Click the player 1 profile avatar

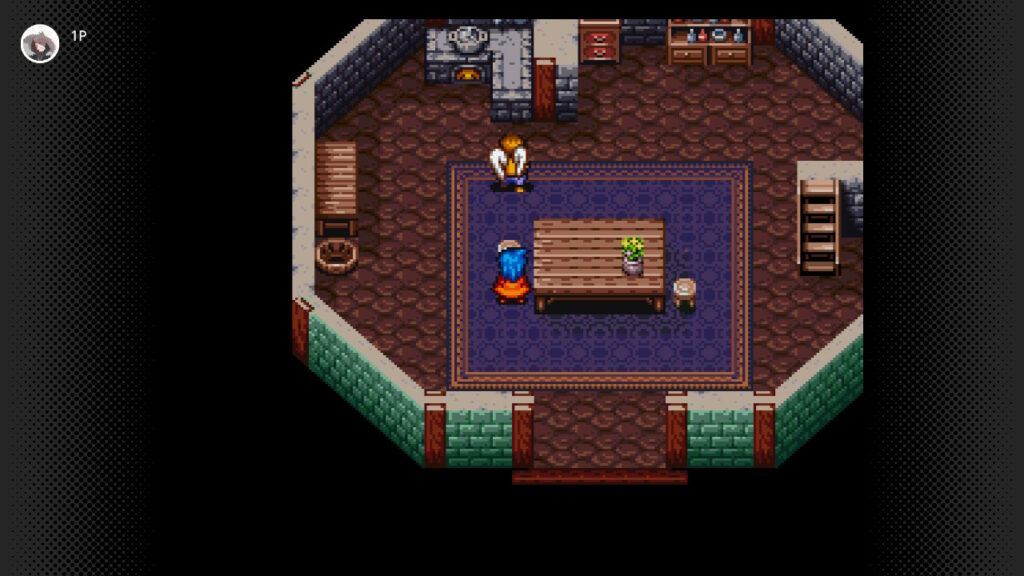(x=40, y=44)
